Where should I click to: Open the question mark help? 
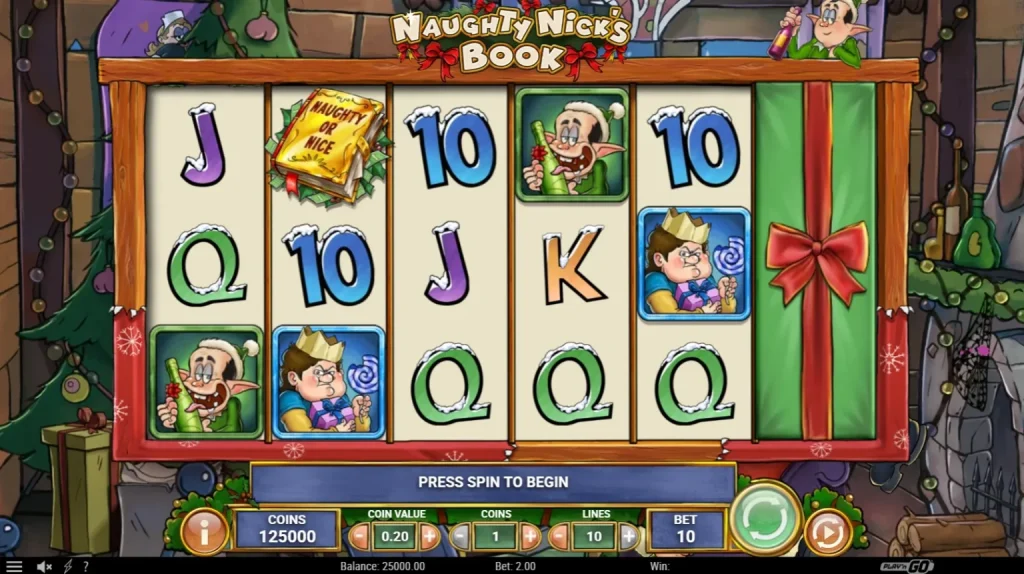(86, 566)
